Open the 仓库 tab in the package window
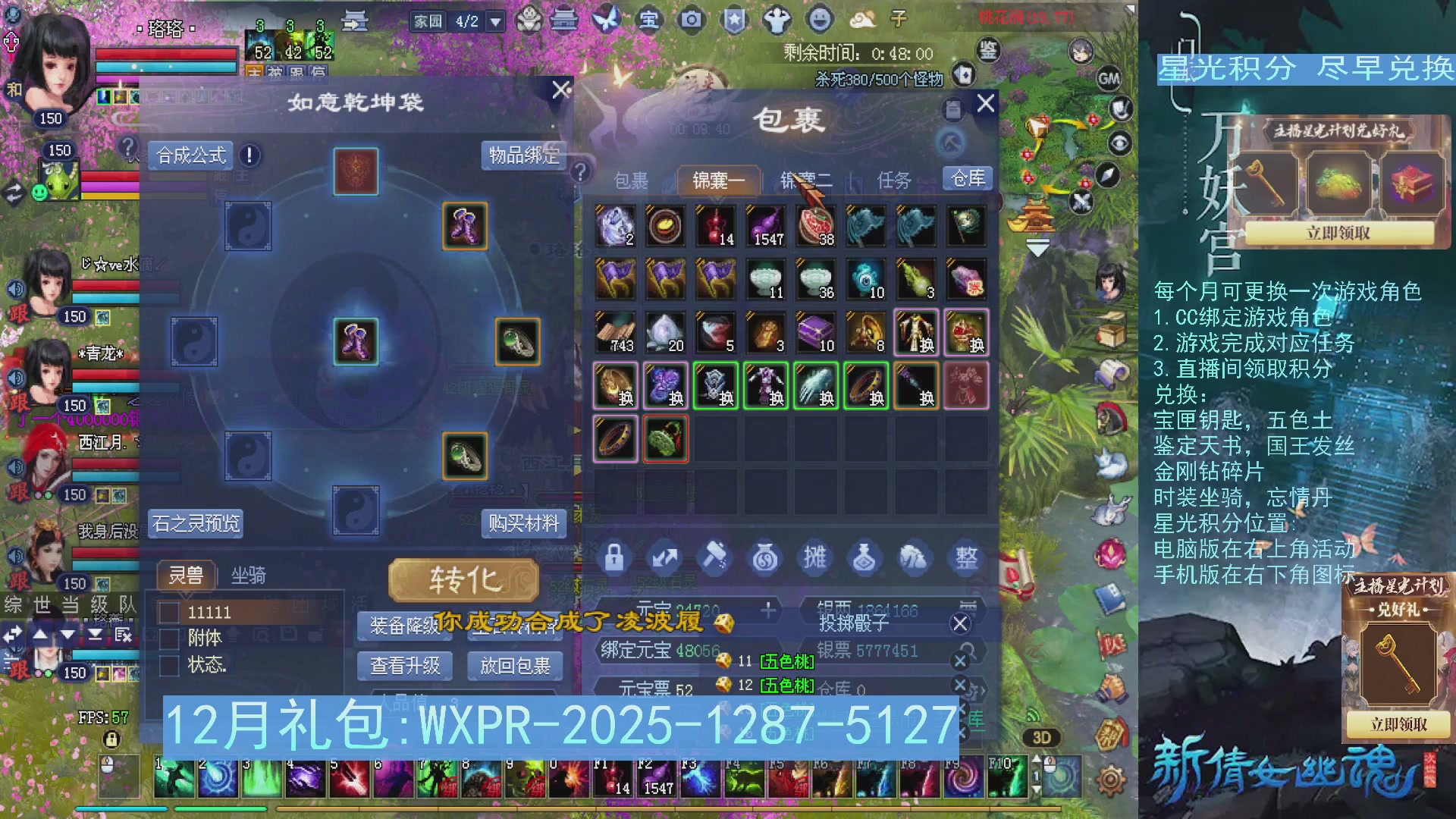The width and height of the screenshot is (1456, 819). 967,179
